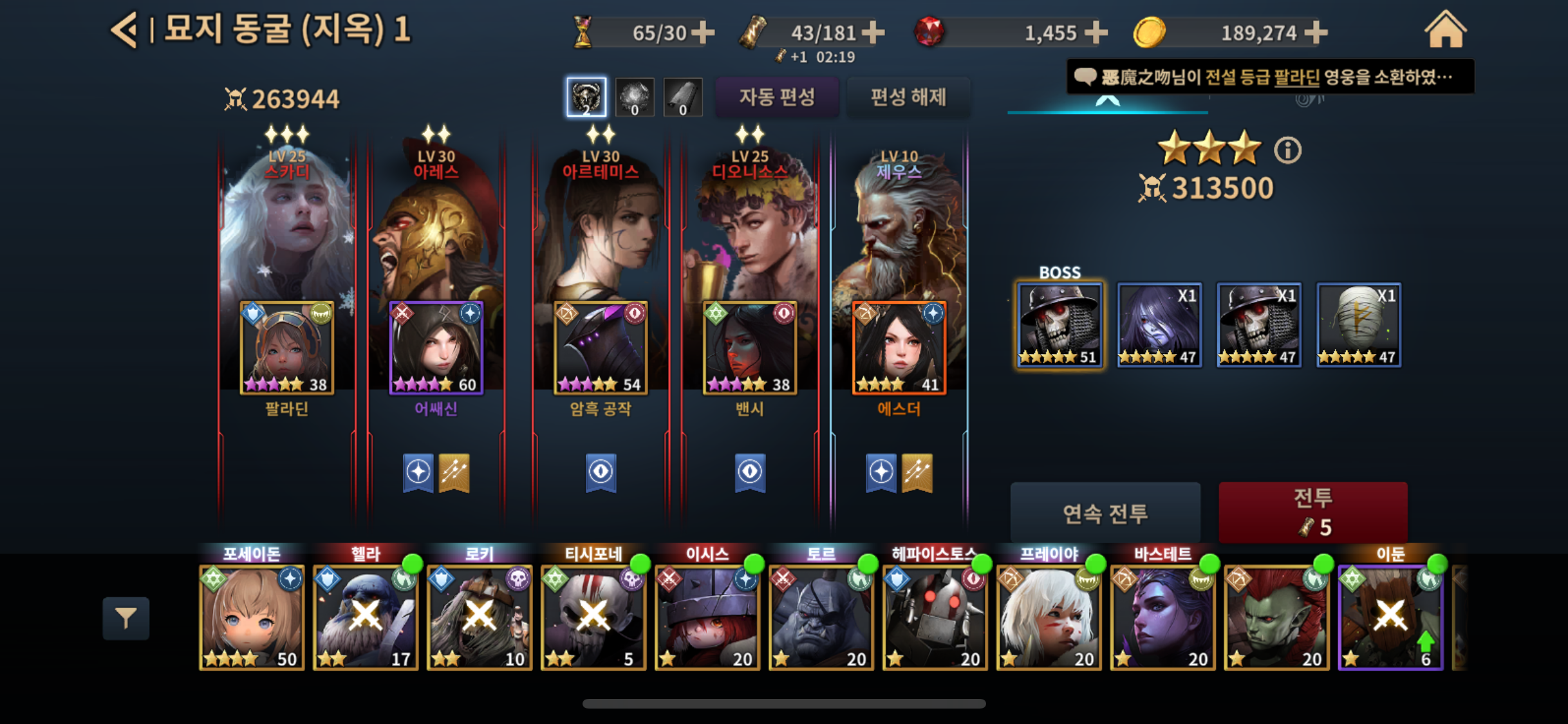Show star rating info icon
The height and width of the screenshot is (724, 1568).
point(1287,151)
